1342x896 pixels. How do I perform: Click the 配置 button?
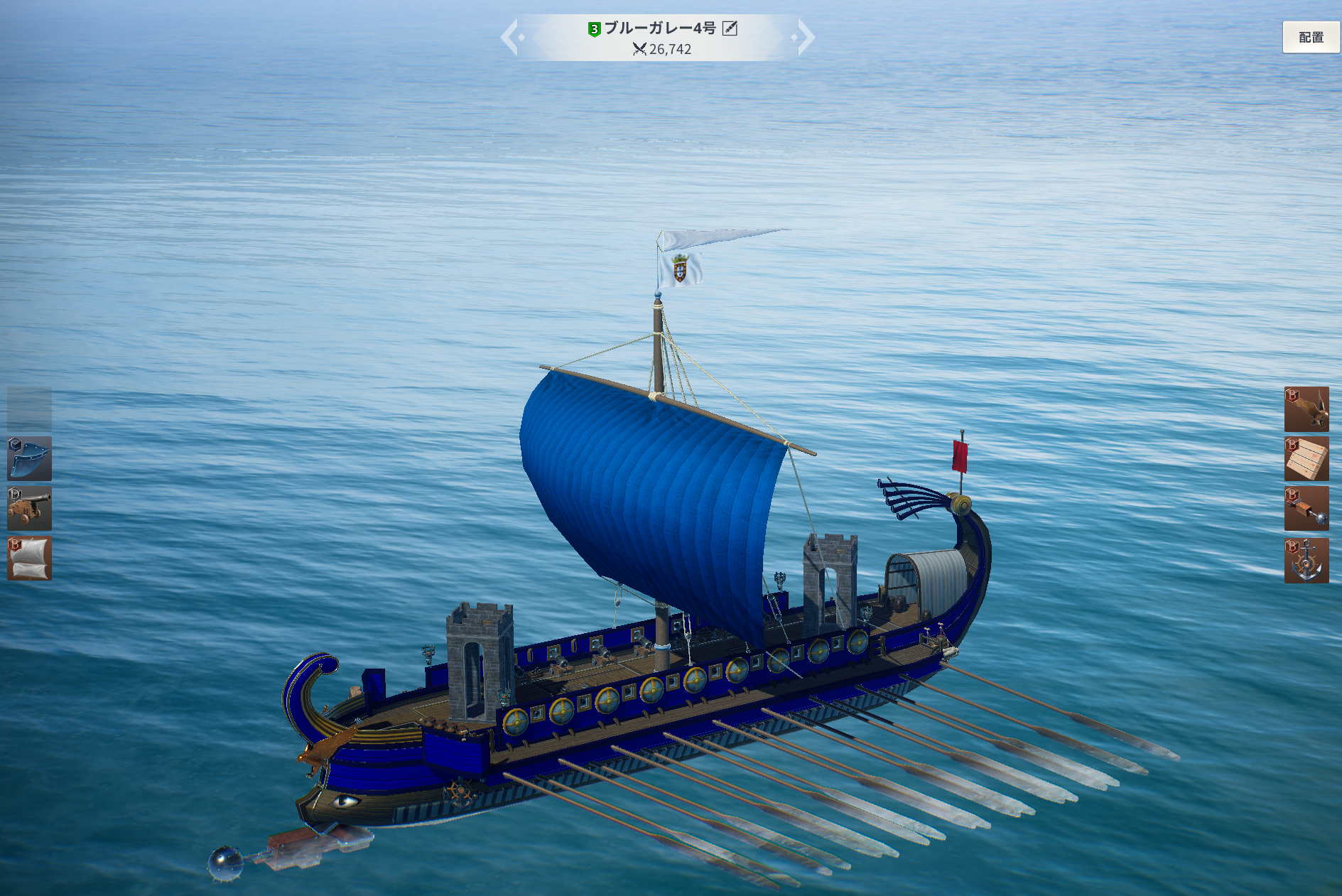(x=1310, y=38)
